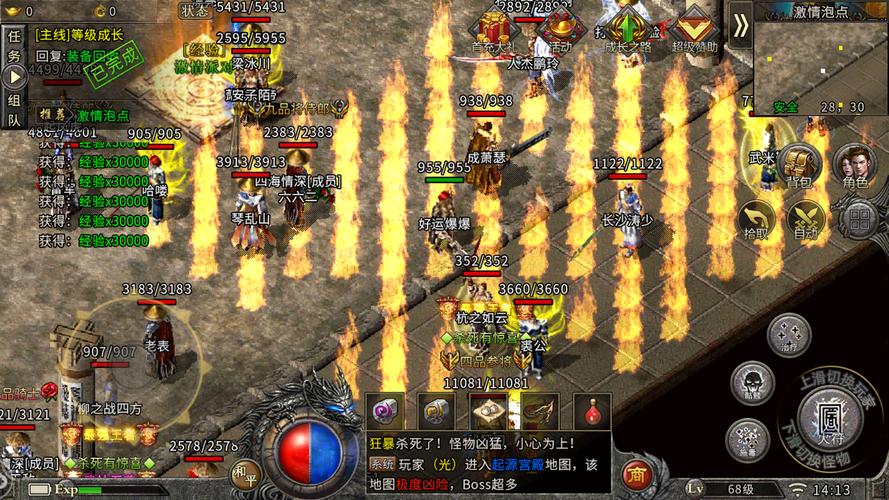This screenshot has width=889, height=500.
Task: Toggle 自动 auto-combat with crossed swords
Action: click(805, 220)
